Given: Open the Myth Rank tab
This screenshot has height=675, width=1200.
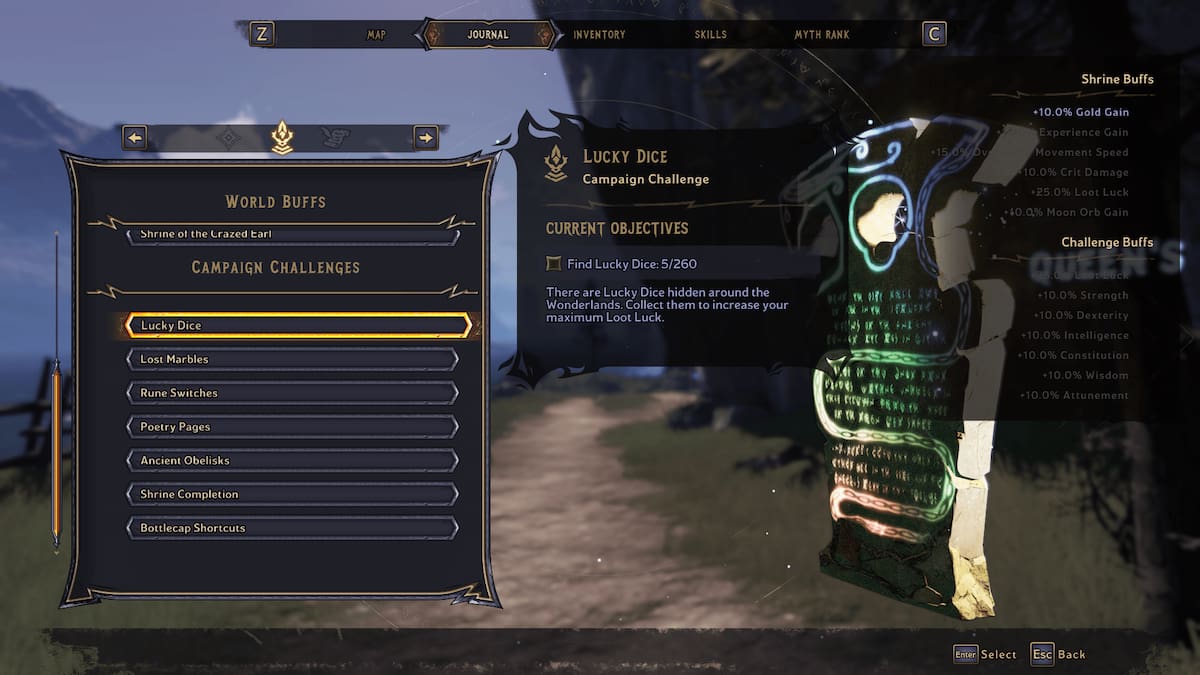Looking at the screenshot, I should pyautogui.click(x=821, y=35).
